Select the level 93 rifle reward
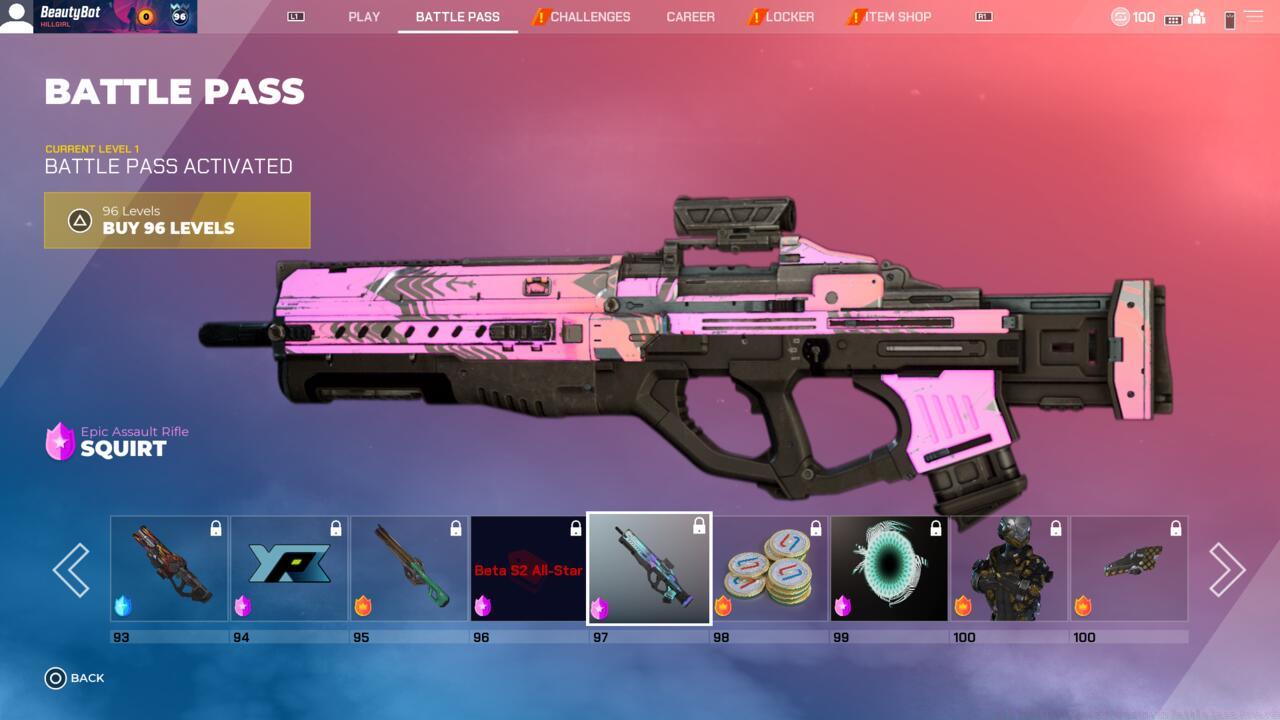This screenshot has width=1280, height=720. [x=169, y=568]
